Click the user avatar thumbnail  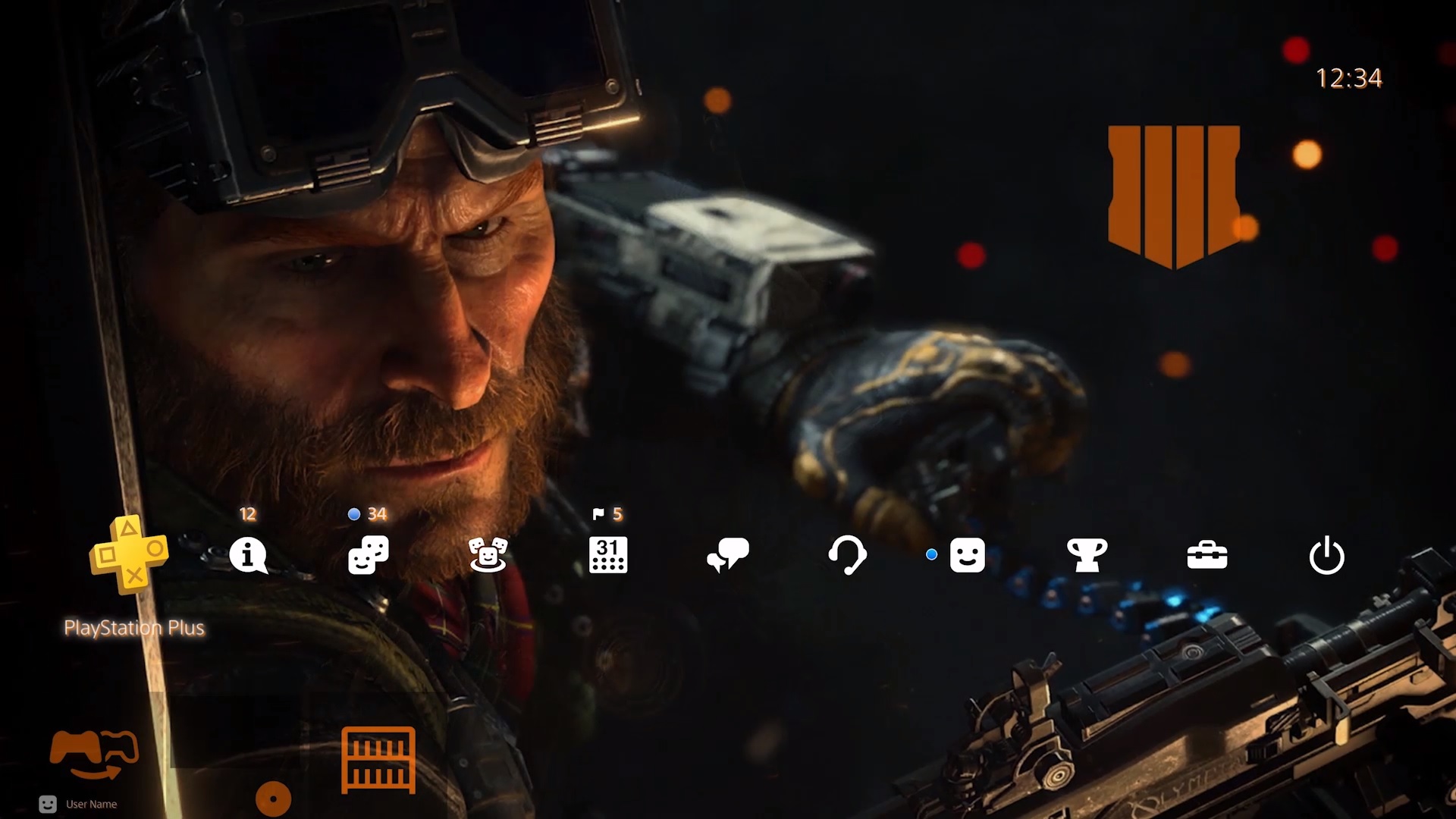coord(49,804)
